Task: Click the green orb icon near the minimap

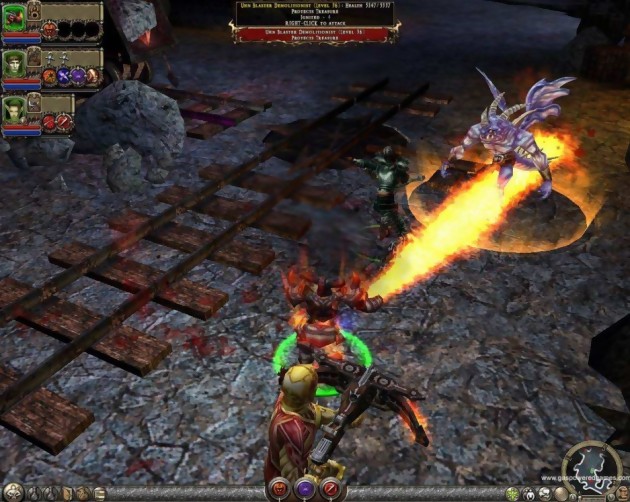Action: (x=514, y=494)
